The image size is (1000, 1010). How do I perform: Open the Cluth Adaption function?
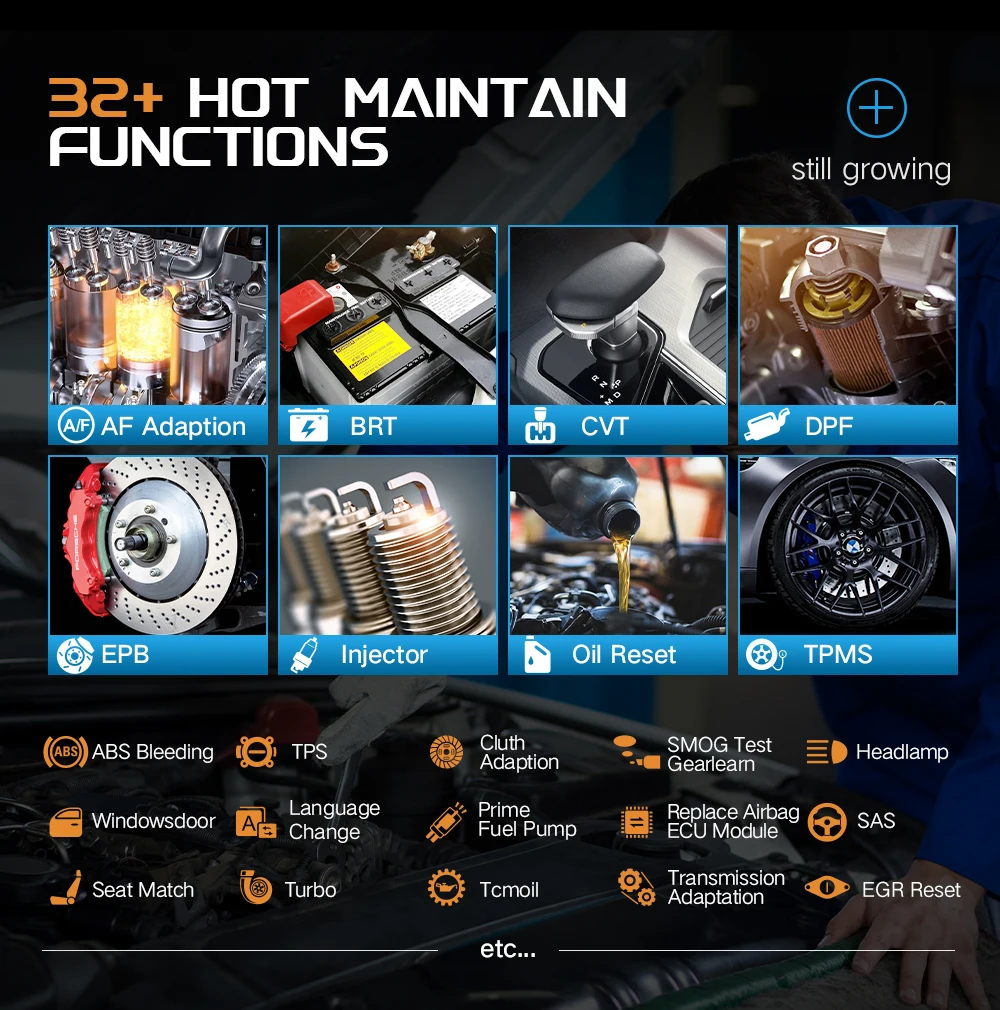coord(495,752)
